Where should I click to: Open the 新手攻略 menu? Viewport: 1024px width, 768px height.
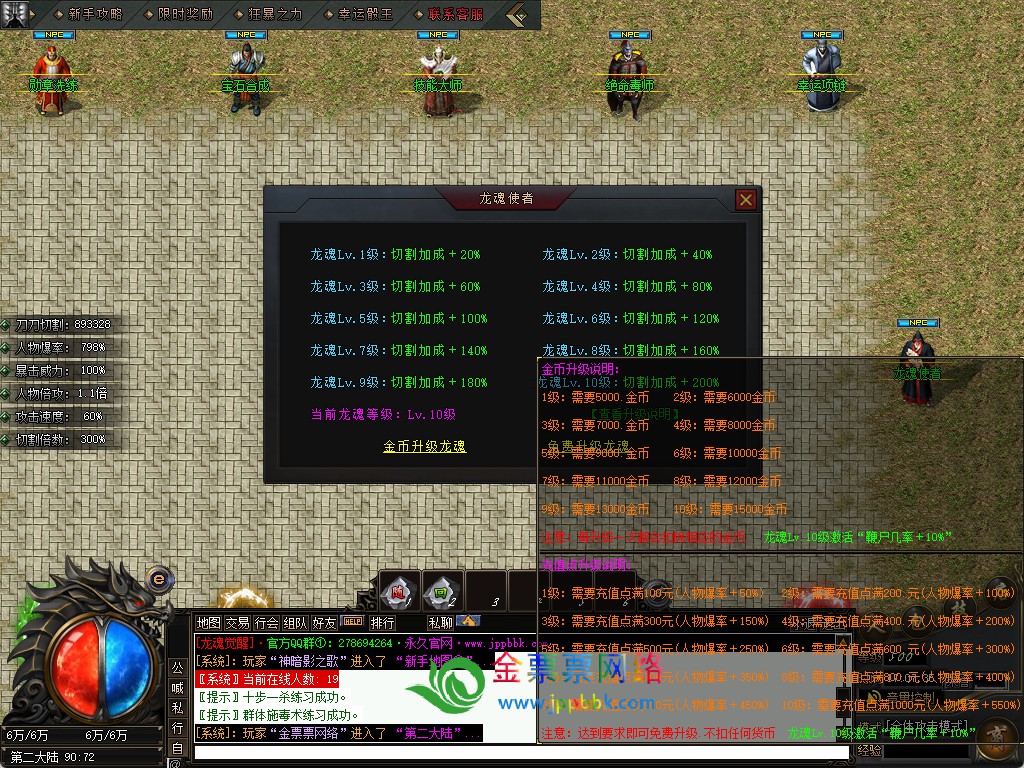point(96,15)
